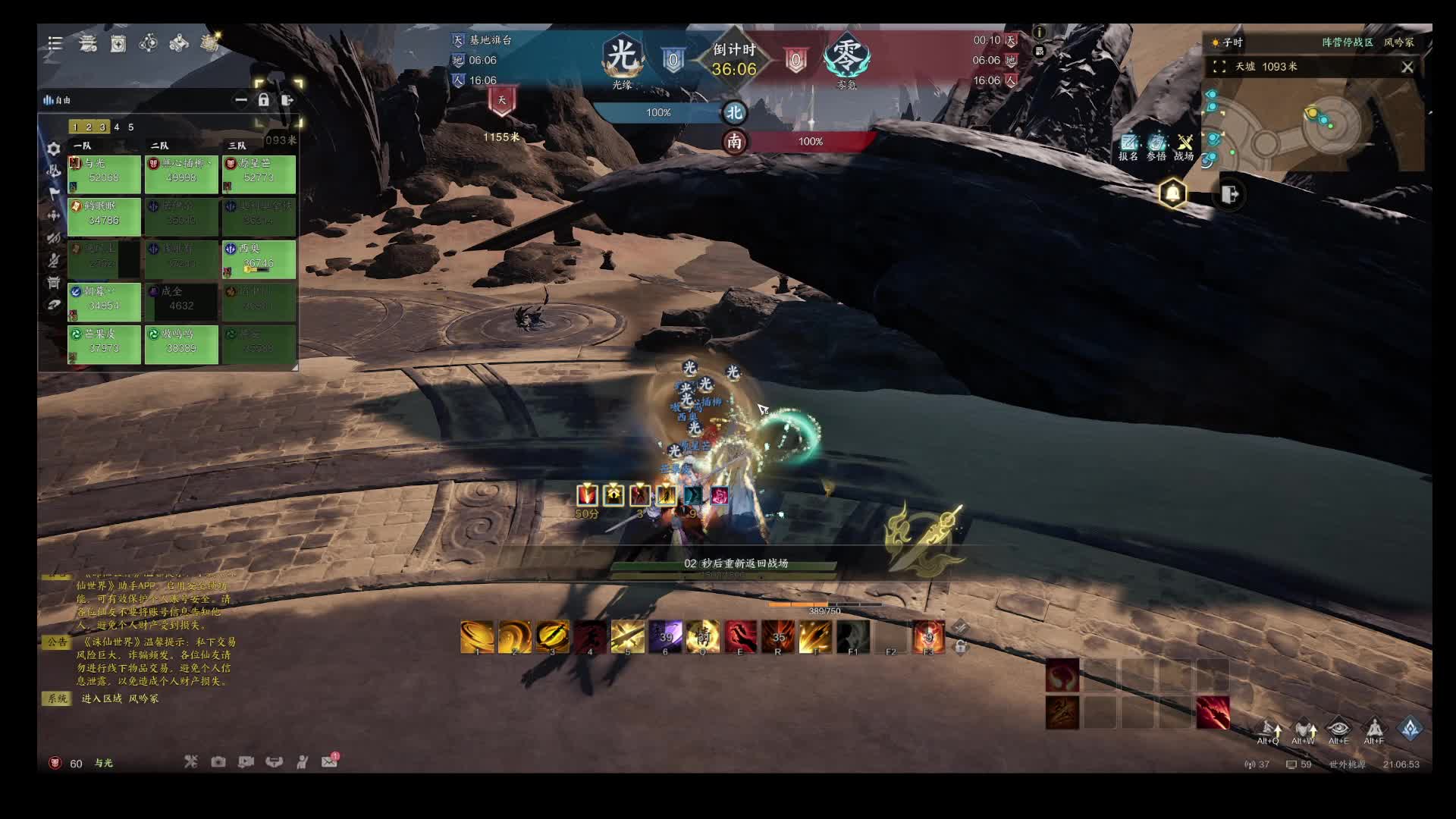Use the red horse skill on E
The height and width of the screenshot is (819, 1456).
point(740,637)
